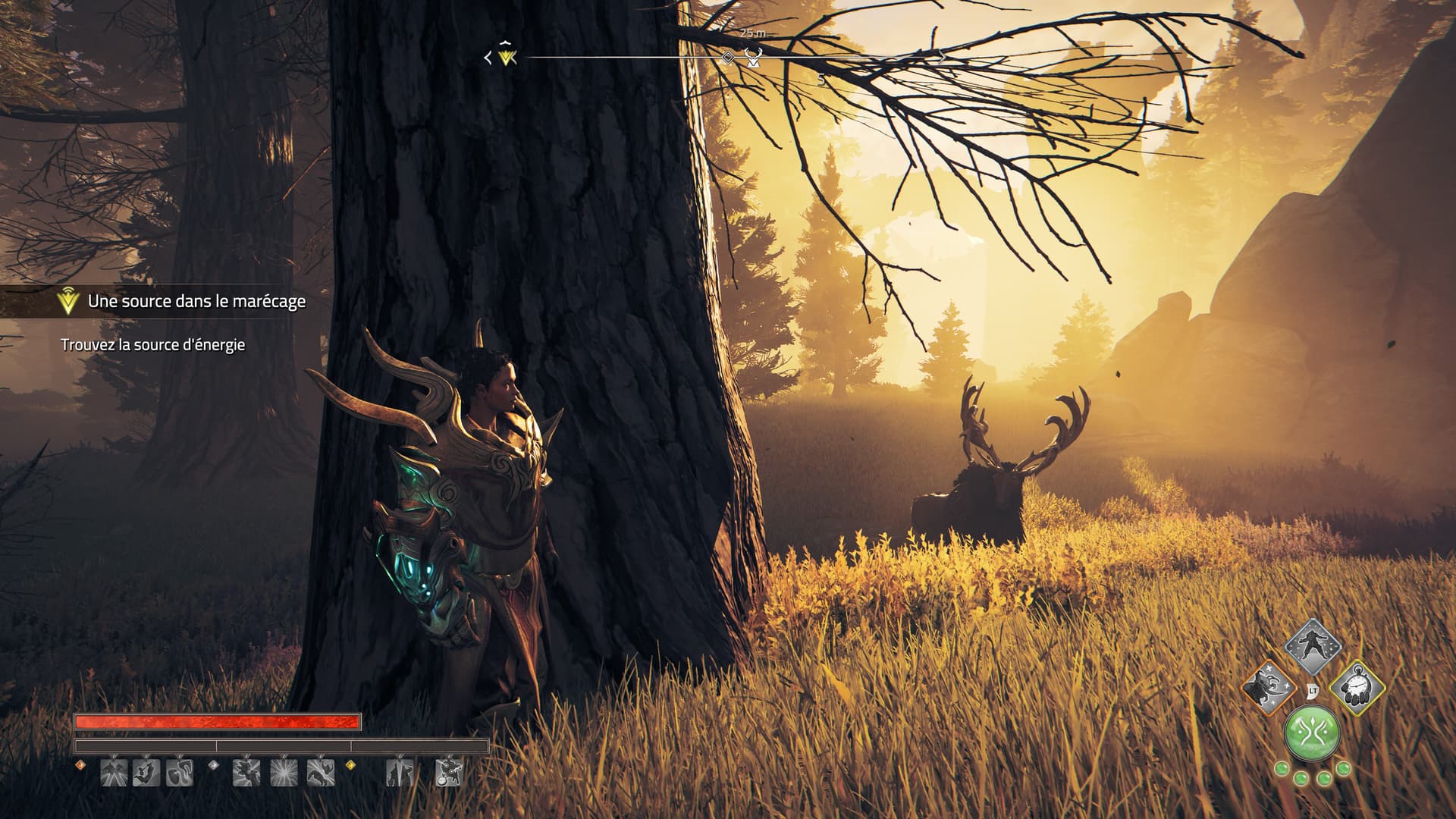Screen dimensions: 1456x819
Task: Activate the standing figure ability in the silver diamond
Action: click(x=1311, y=647)
